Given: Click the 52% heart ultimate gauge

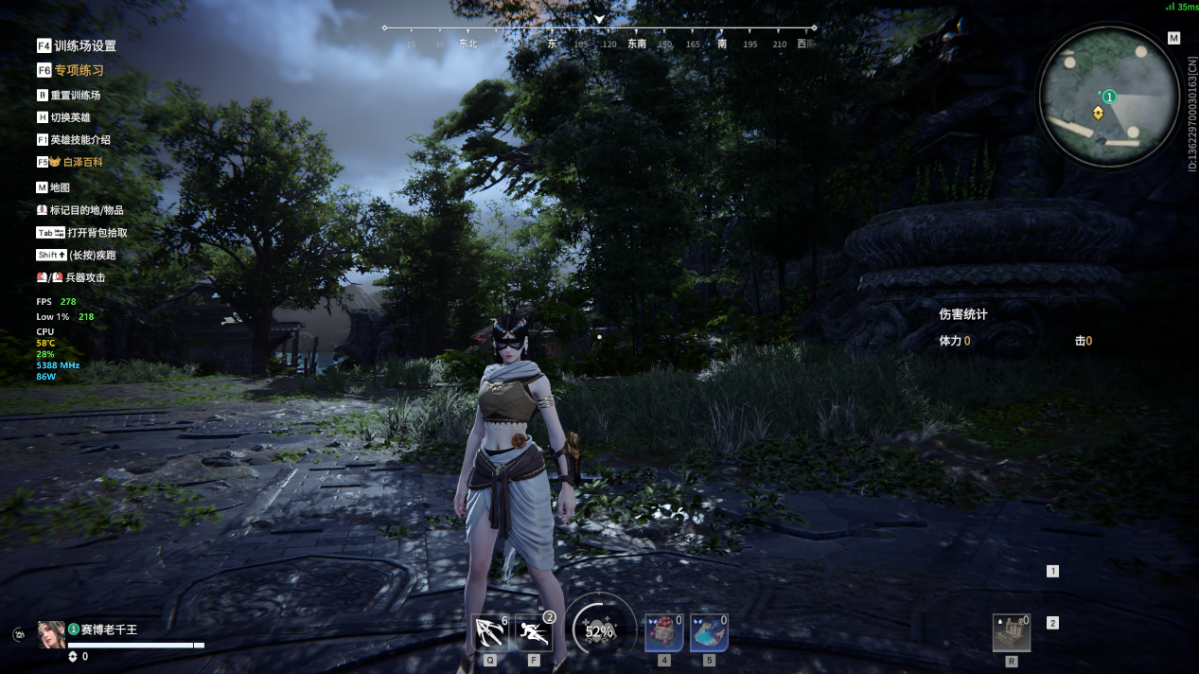Looking at the screenshot, I should pos(600,631).
